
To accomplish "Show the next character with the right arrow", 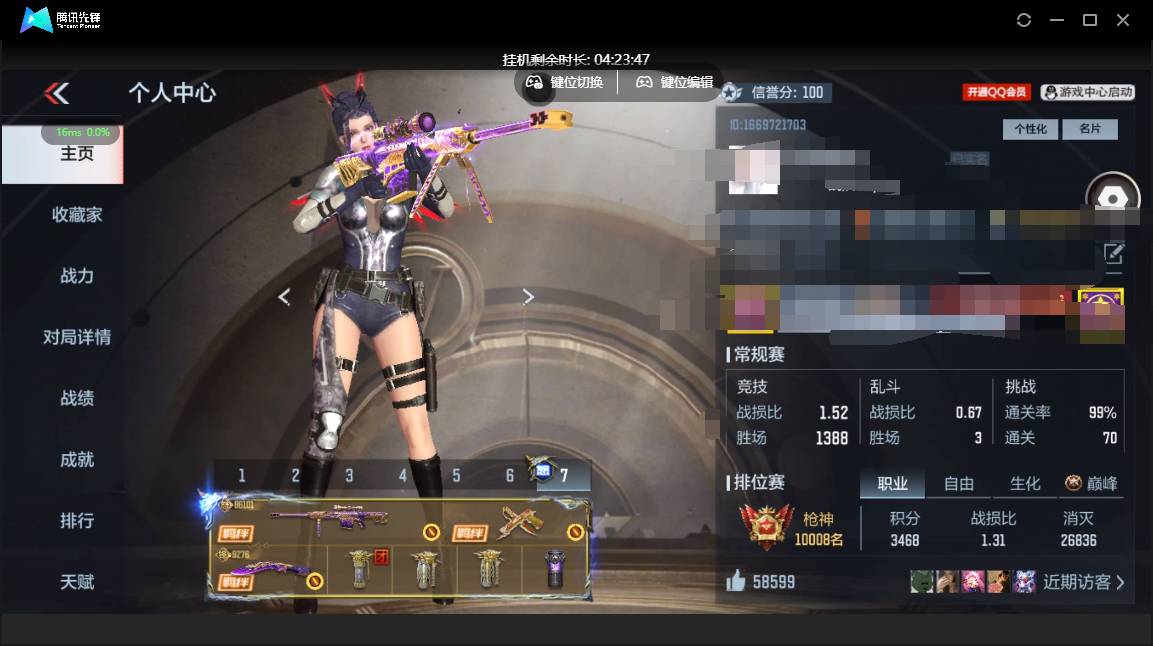I will pos(528,296).
